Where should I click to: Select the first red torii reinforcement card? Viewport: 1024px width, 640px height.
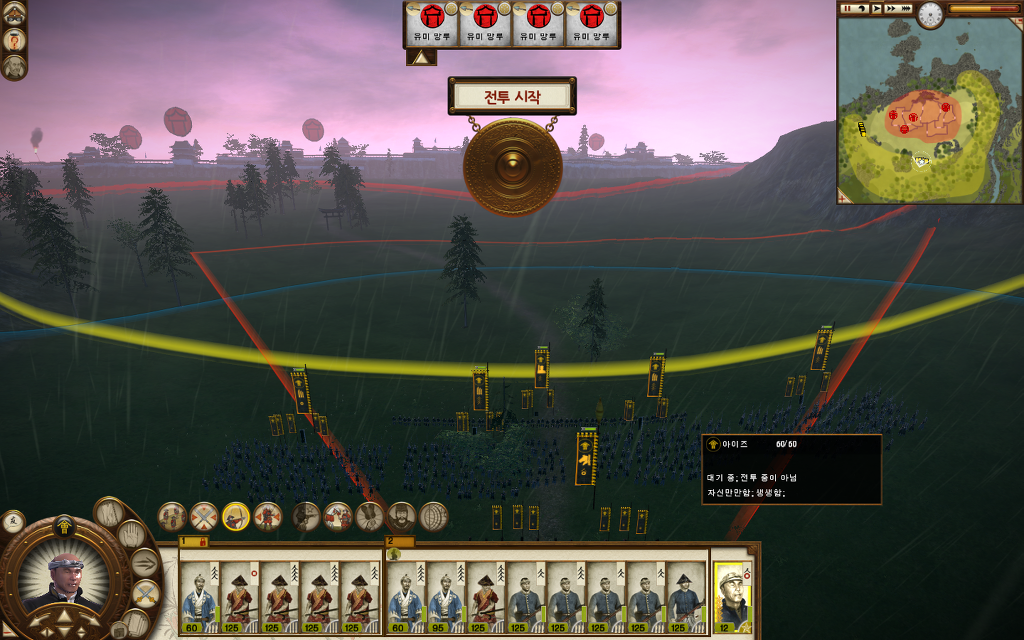[431, 24]
